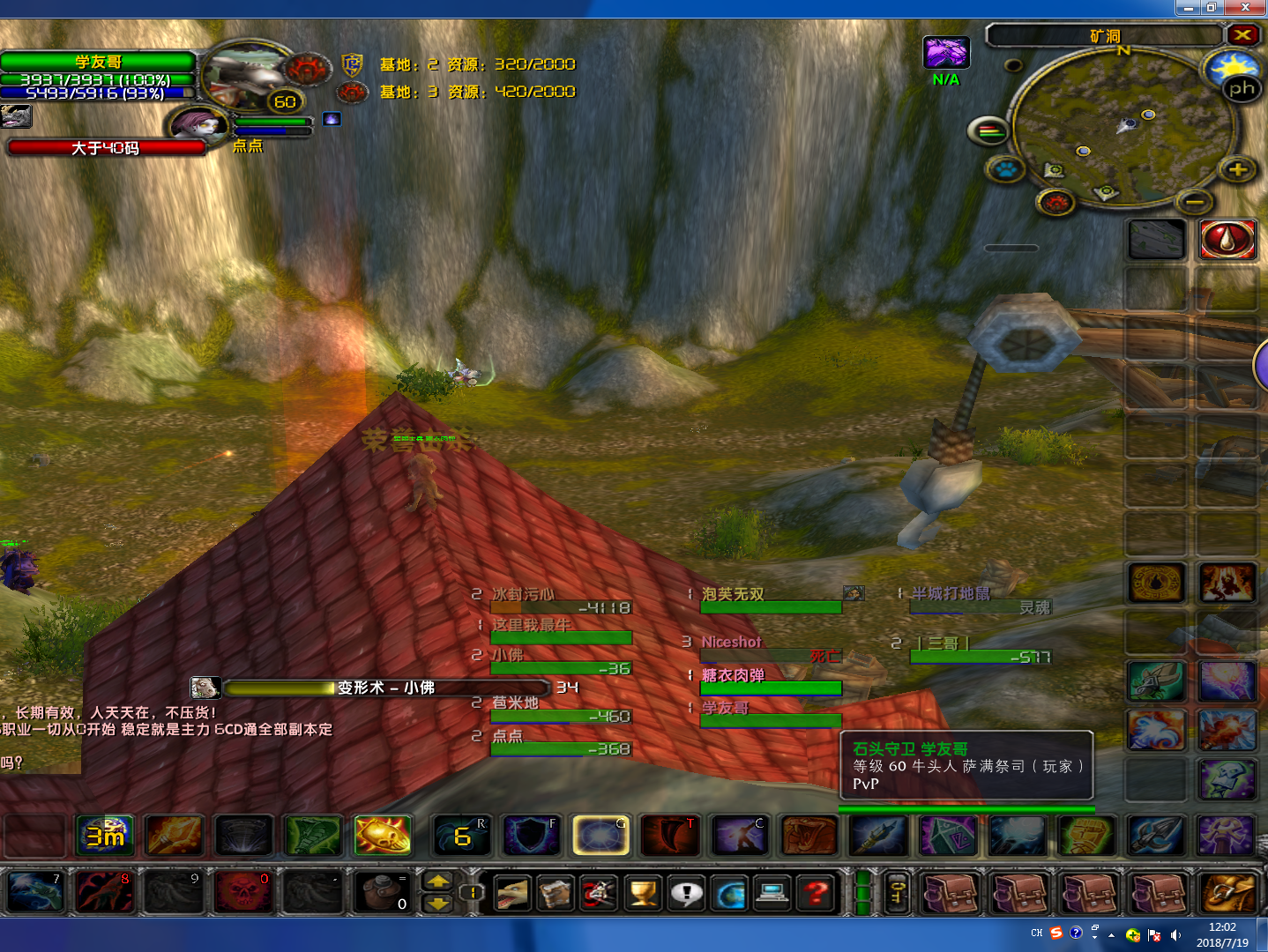The image size is (1268, 952).
Task: Open the main backpack
Action: pos(1229,893)
